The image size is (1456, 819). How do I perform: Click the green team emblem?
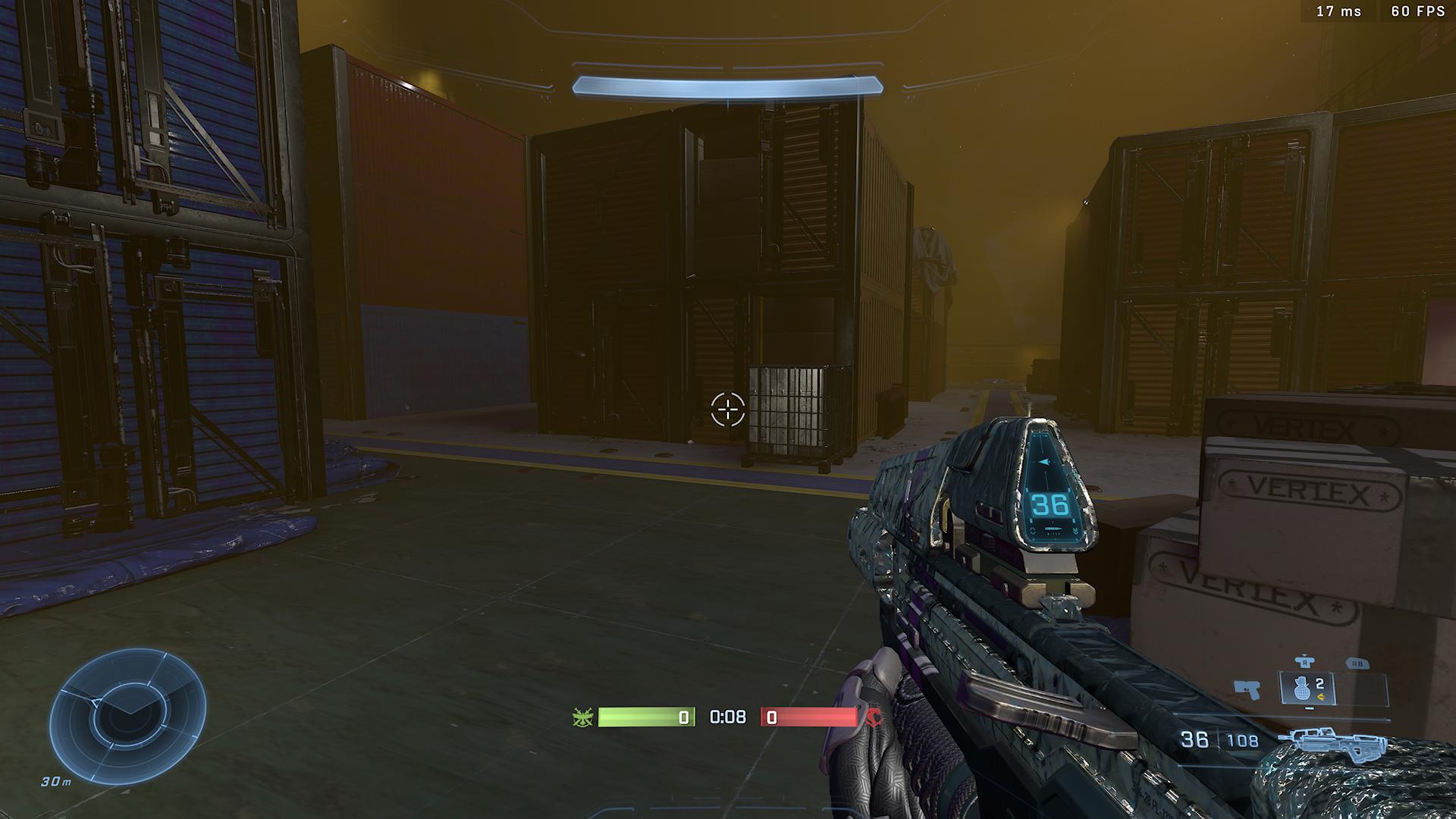(583, 717)
